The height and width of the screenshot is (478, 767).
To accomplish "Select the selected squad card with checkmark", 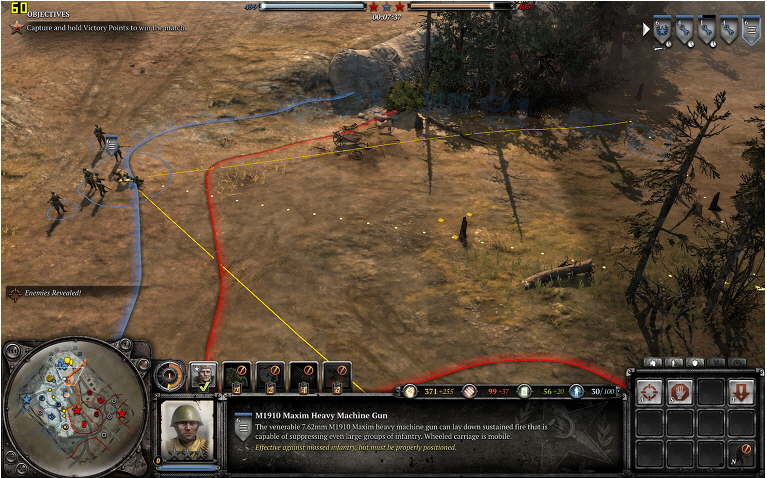I will pos(205,376).
